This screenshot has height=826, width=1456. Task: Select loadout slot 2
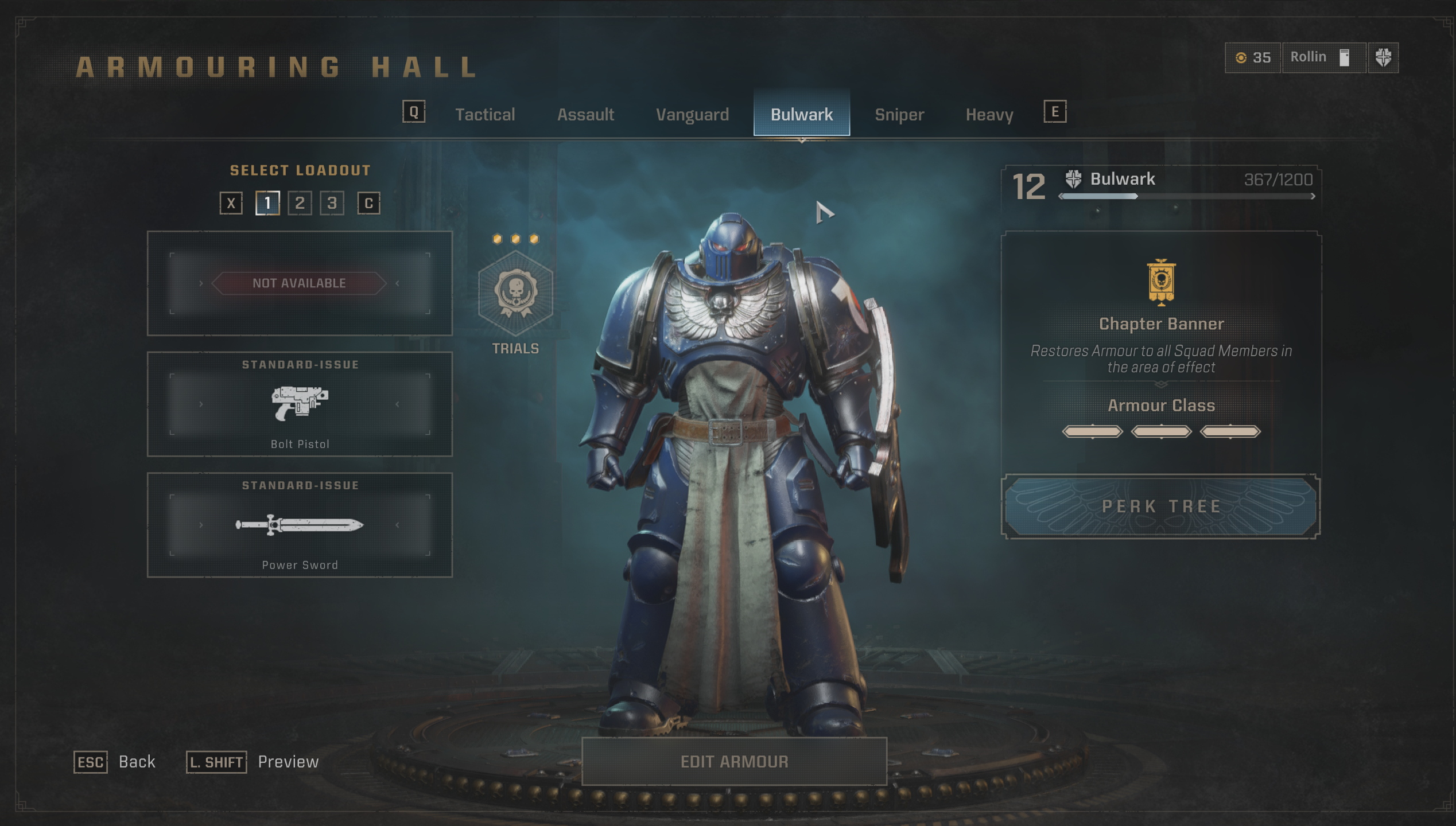point(299,202)
